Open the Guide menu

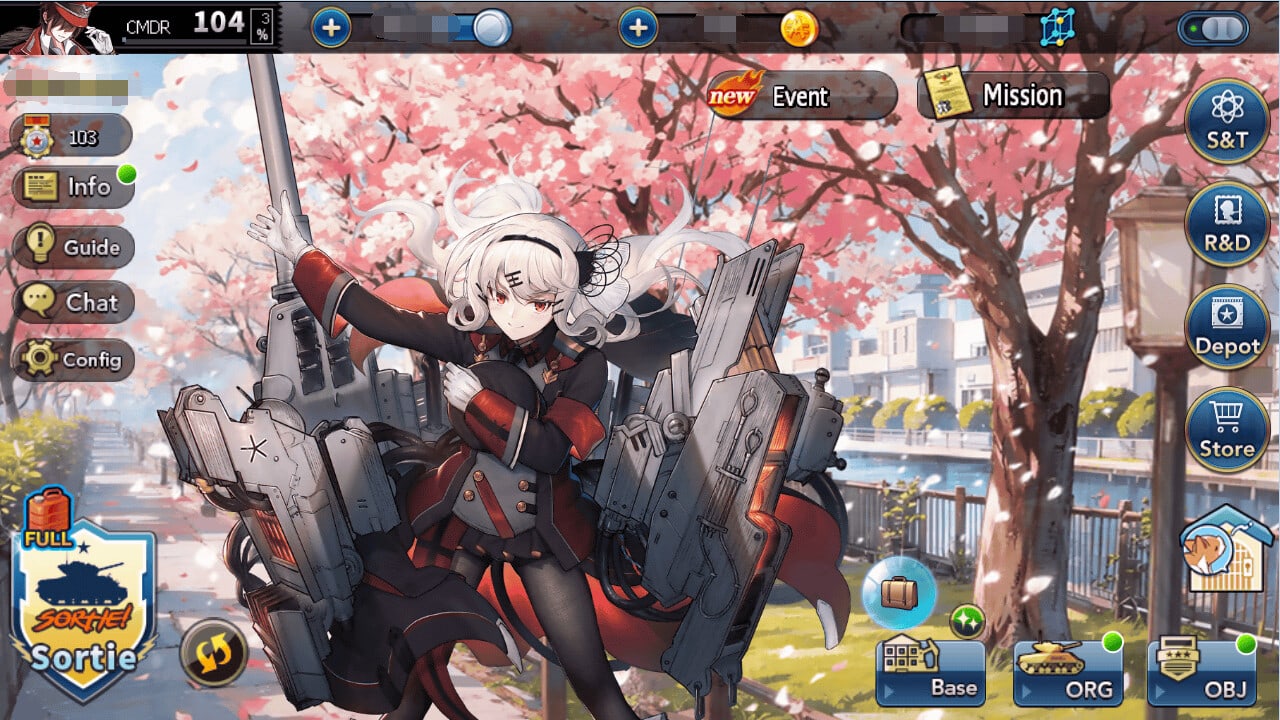[x=73, y=246]
